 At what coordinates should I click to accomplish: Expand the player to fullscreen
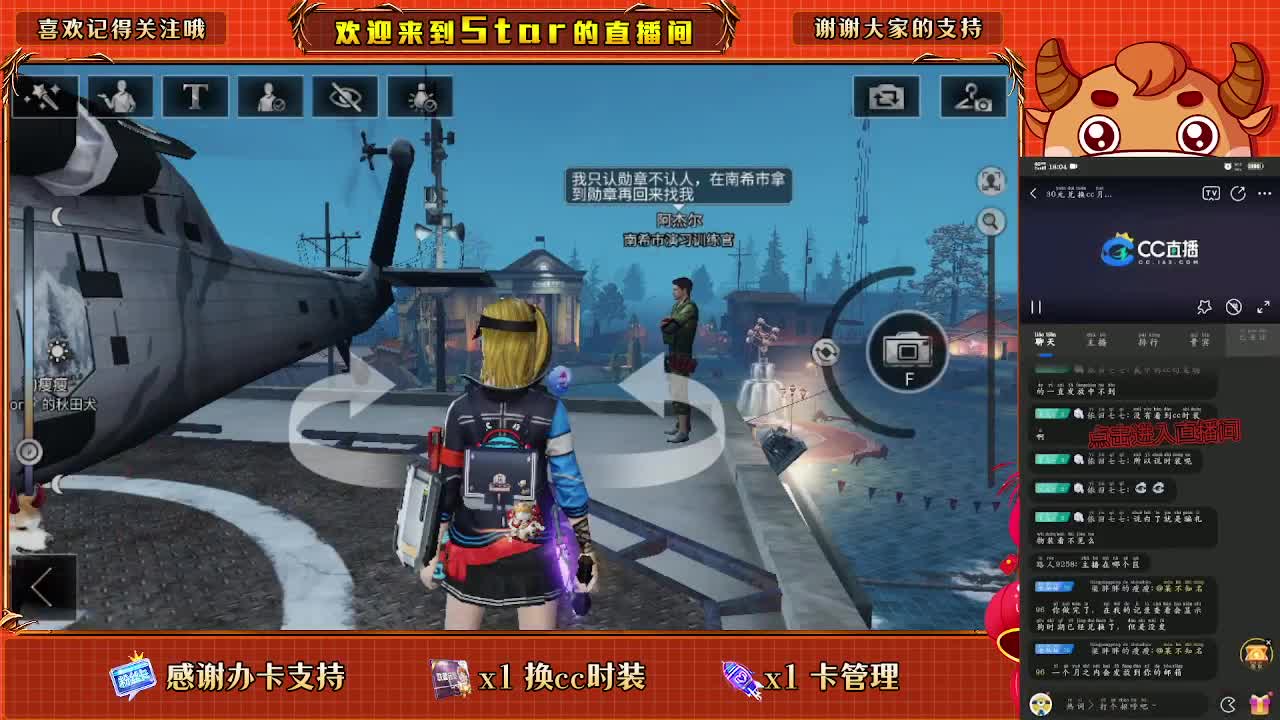pos(1263,306)
